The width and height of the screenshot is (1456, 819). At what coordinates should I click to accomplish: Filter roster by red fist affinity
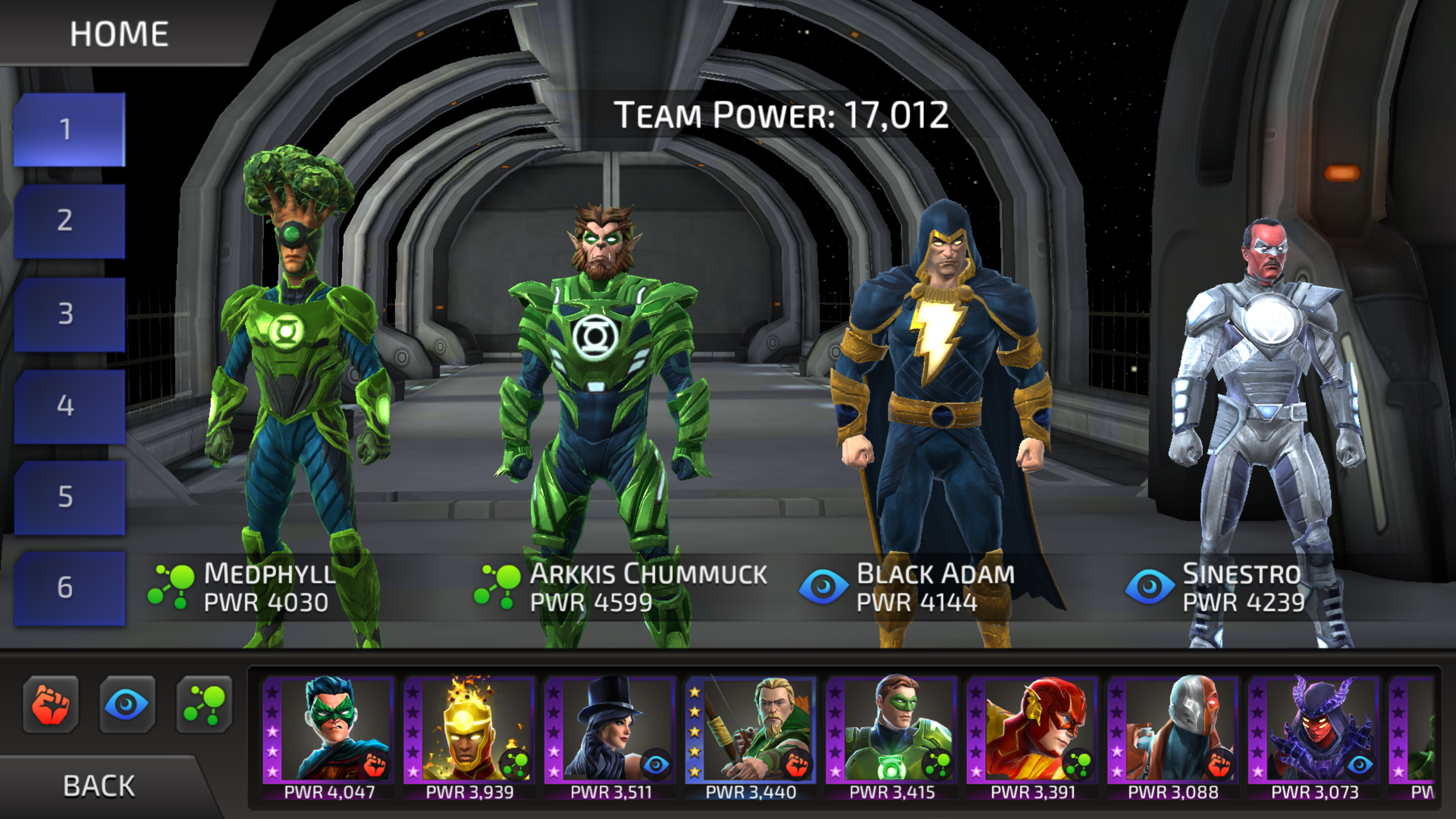tap(51, 704)
